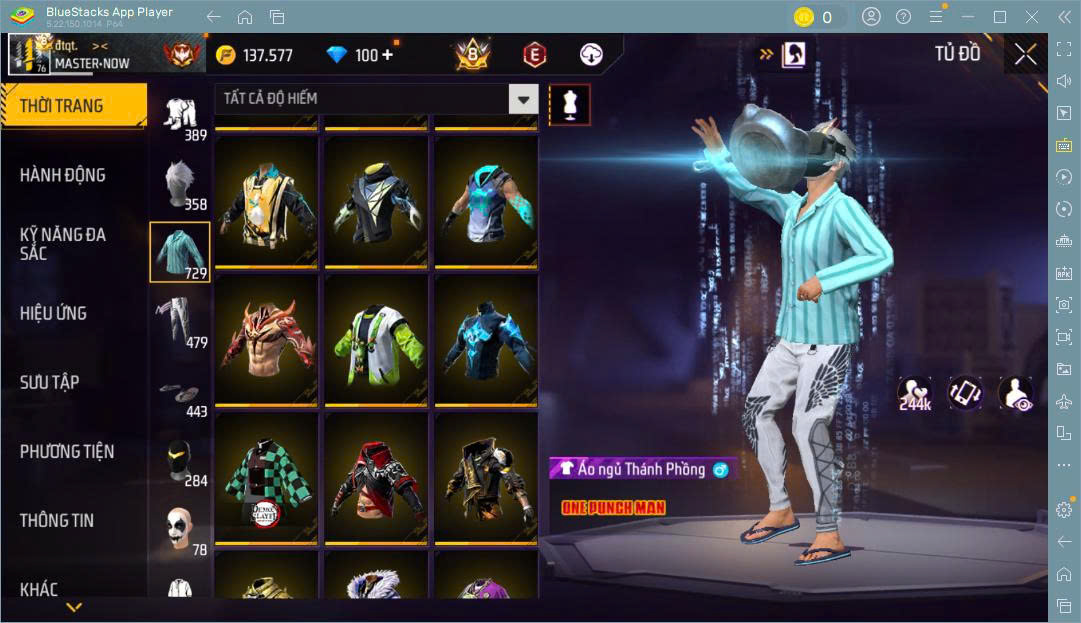Close the wardrobe with the X button
The image size is (1081, 623).
coord(1025,54)
